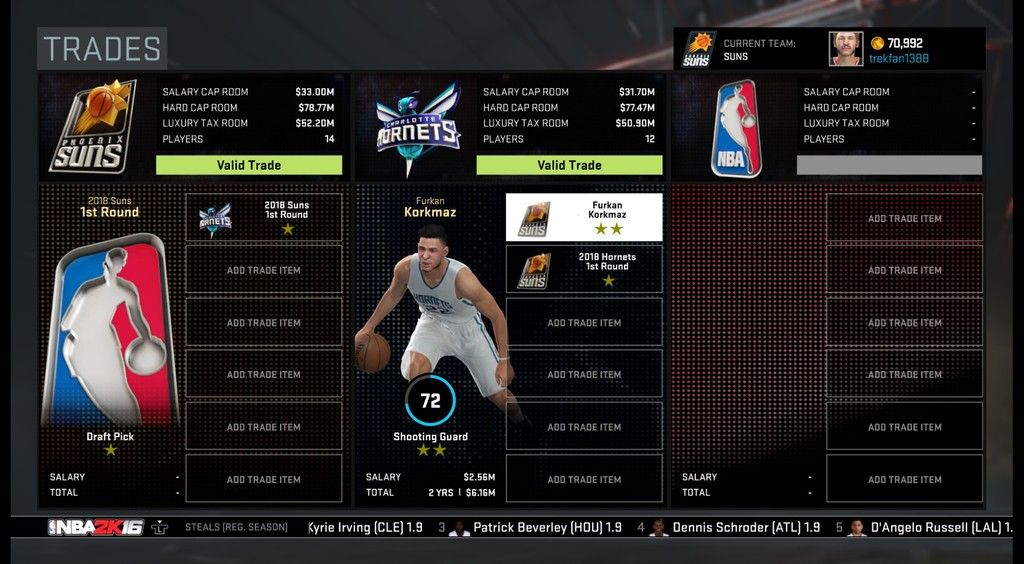Click the Hornets Valid Trade bar

click(x=569, y=165)
